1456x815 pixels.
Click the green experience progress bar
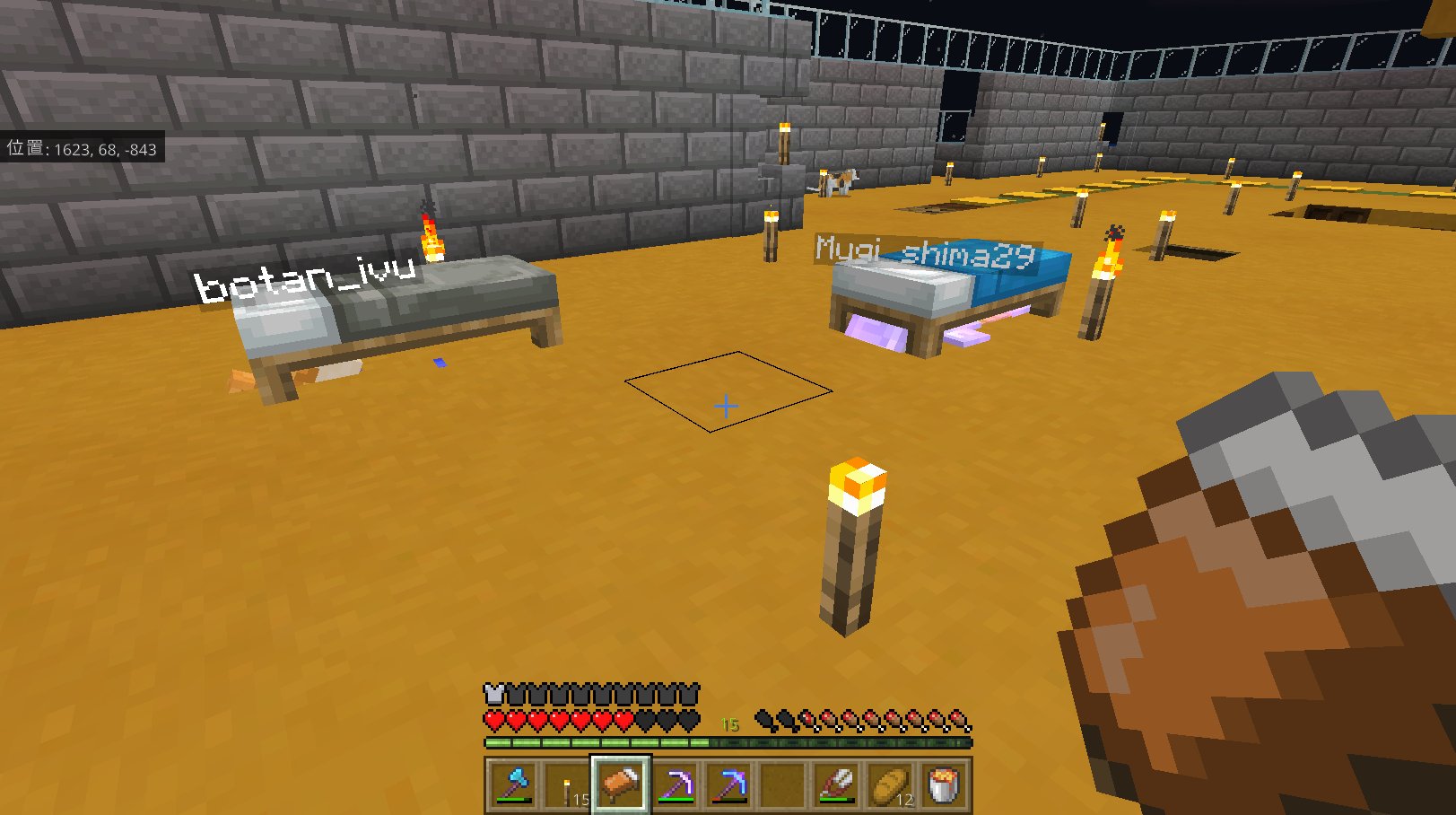(628, 741)
